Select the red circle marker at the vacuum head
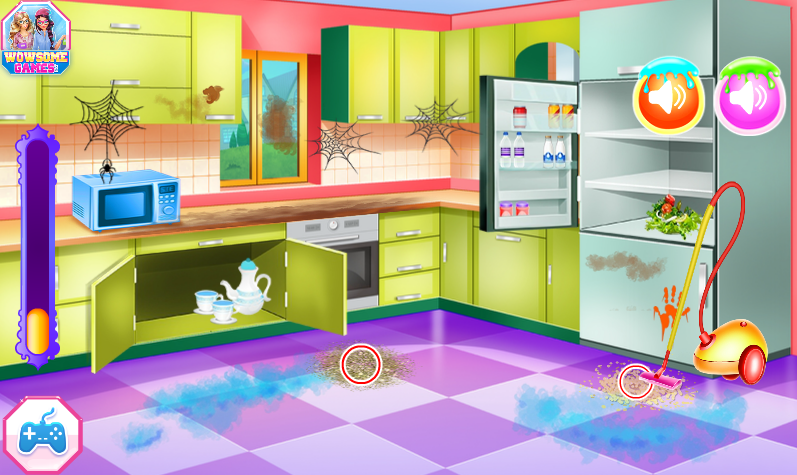 coord(635,381)
